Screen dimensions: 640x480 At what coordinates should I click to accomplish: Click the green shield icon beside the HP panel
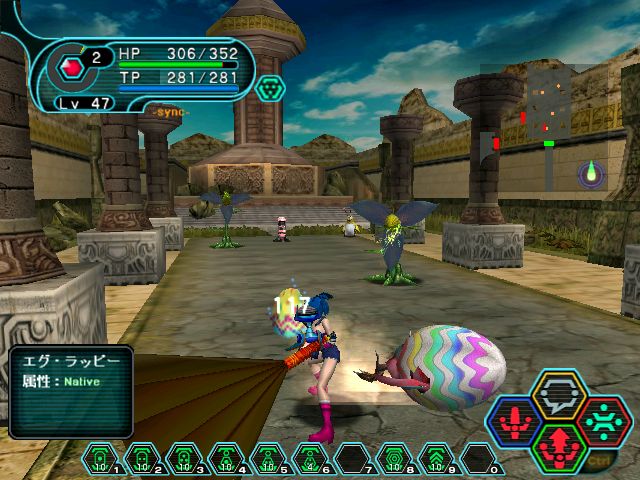pyautogui.click(x=266, y=90)
